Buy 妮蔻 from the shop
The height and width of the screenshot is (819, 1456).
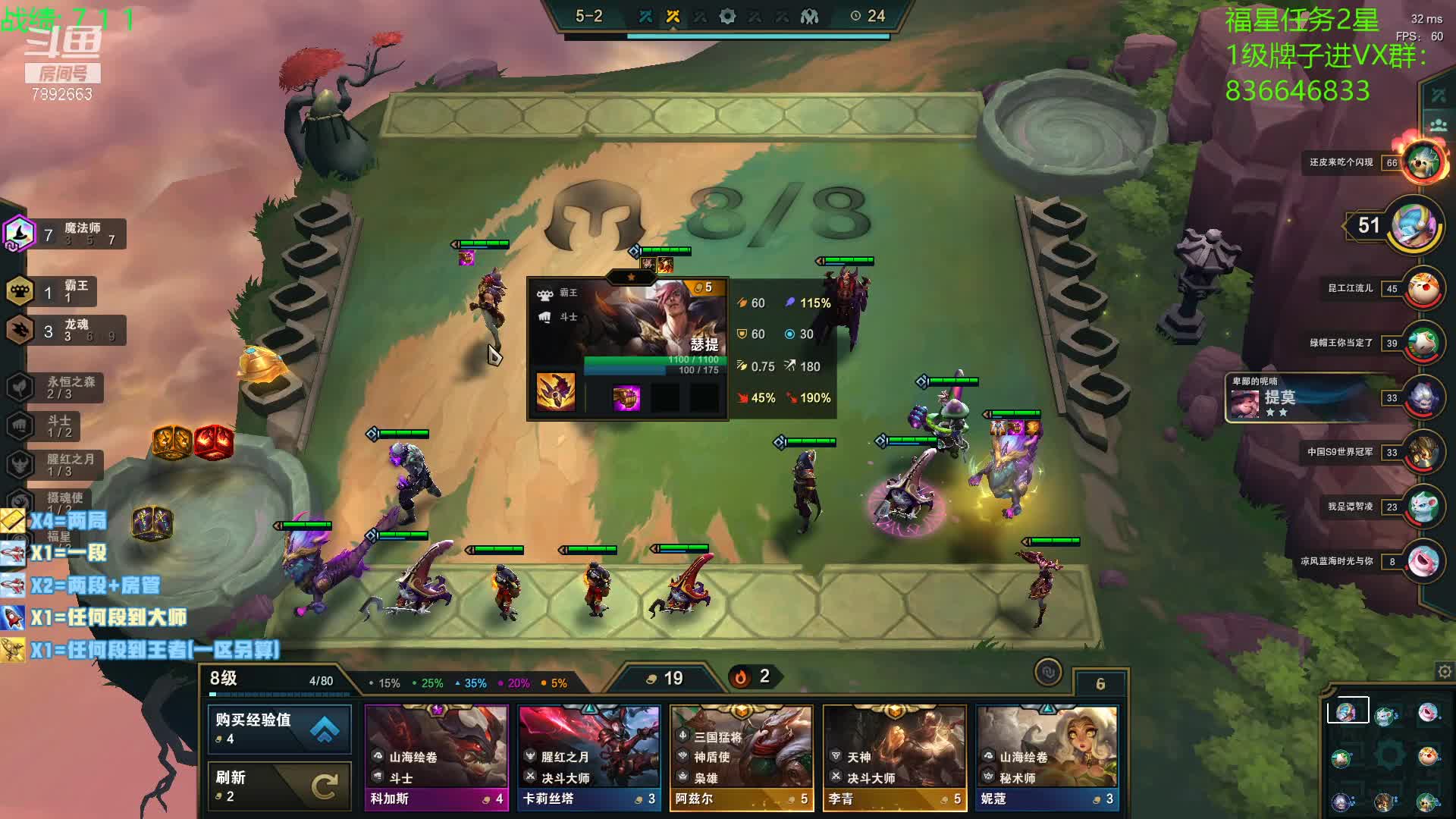click(x=1047, y=758)
